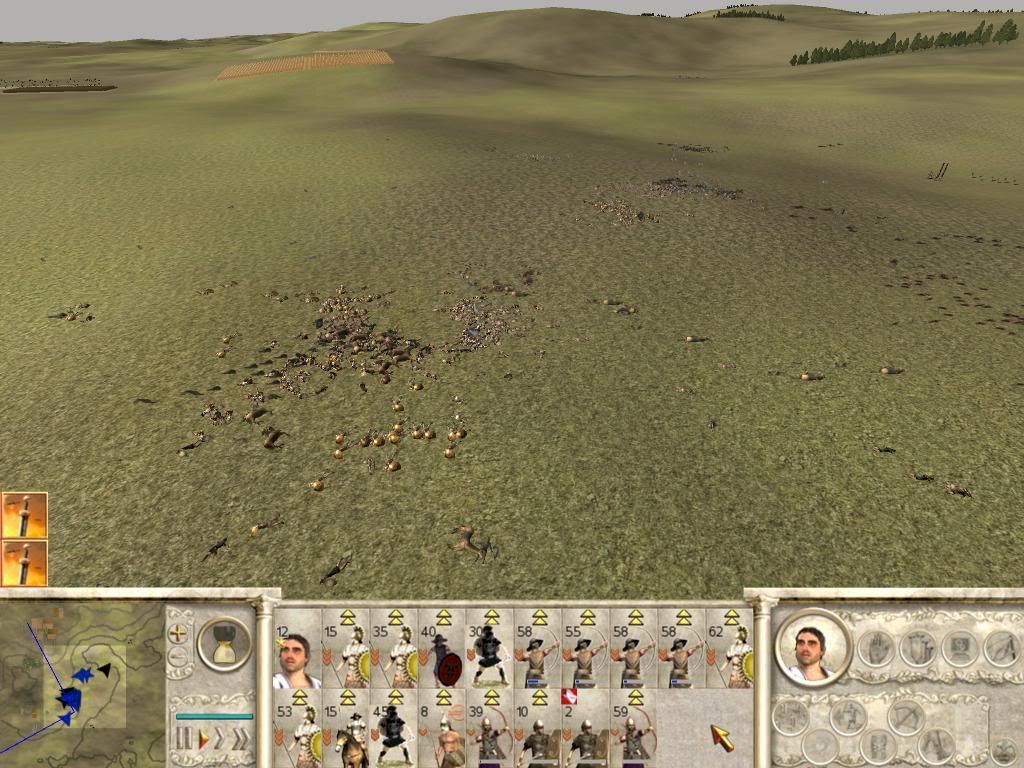
Task: Click the hourglass battle timer button
Action: coord(224,644)
